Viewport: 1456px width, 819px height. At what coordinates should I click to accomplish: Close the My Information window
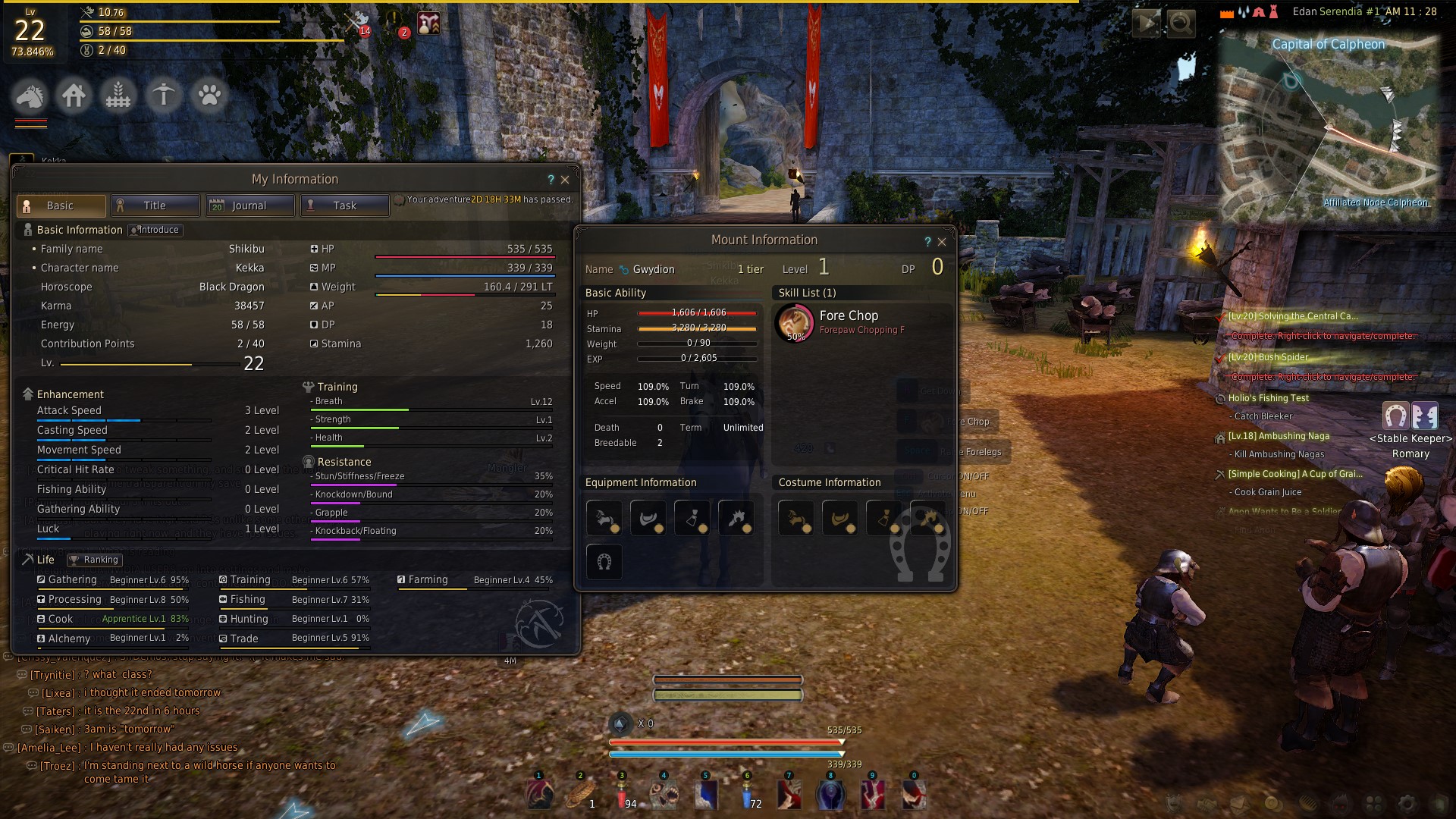[565, 180]
